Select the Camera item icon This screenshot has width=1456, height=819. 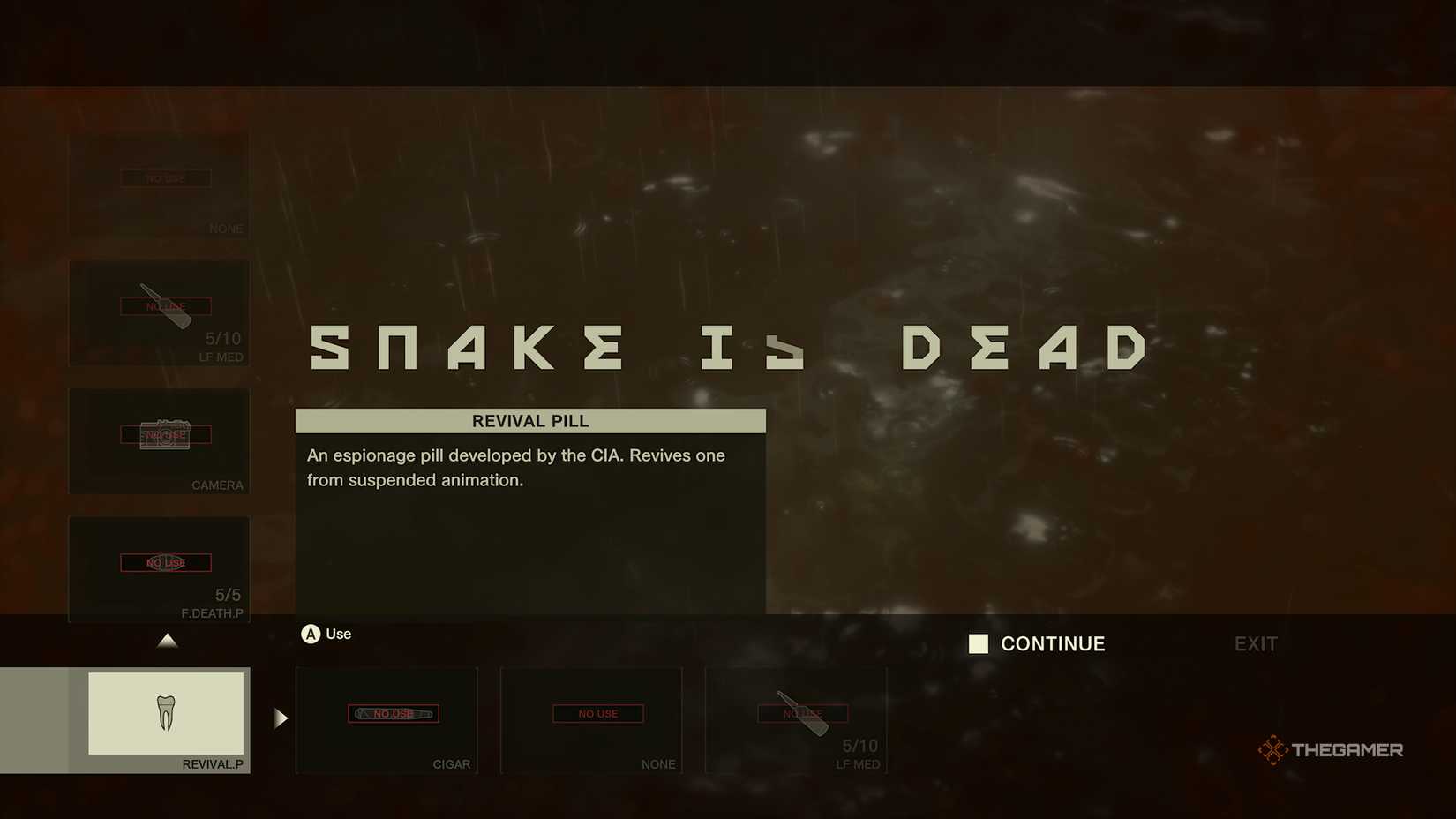point(168,435)
